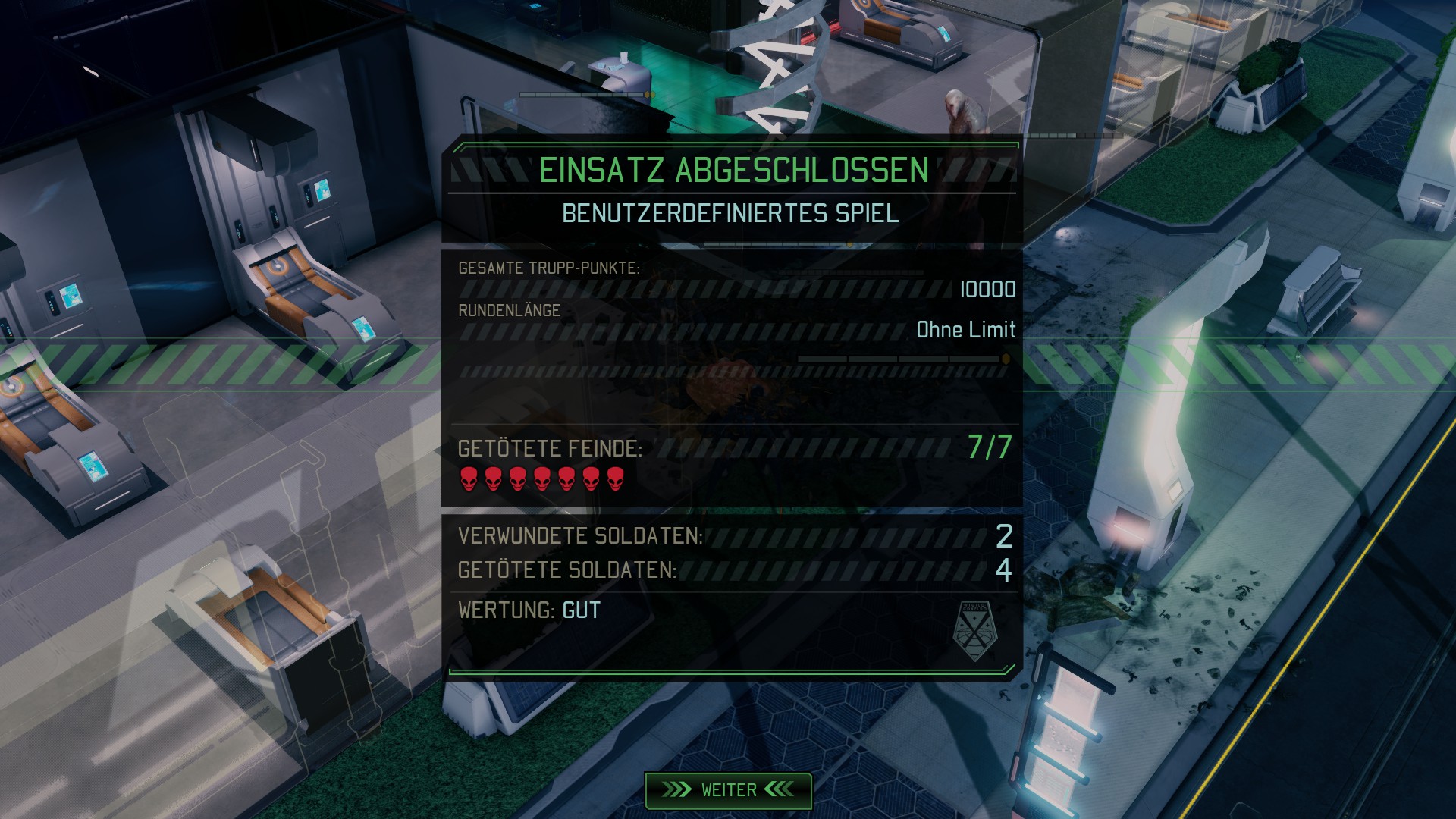Click the Weiter button to continue
This screenshot has height=819, width=1456.
pyautogui.click(x=728, y=790)
